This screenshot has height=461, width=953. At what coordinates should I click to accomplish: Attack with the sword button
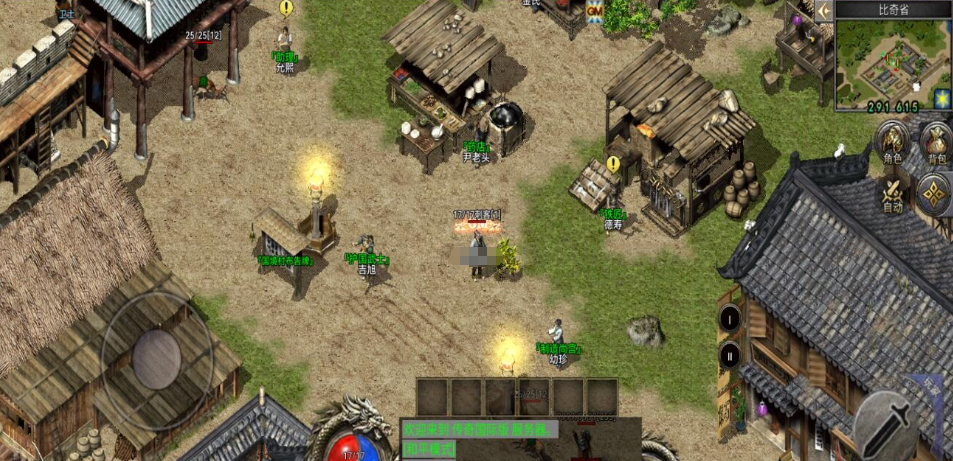(886, 423)
